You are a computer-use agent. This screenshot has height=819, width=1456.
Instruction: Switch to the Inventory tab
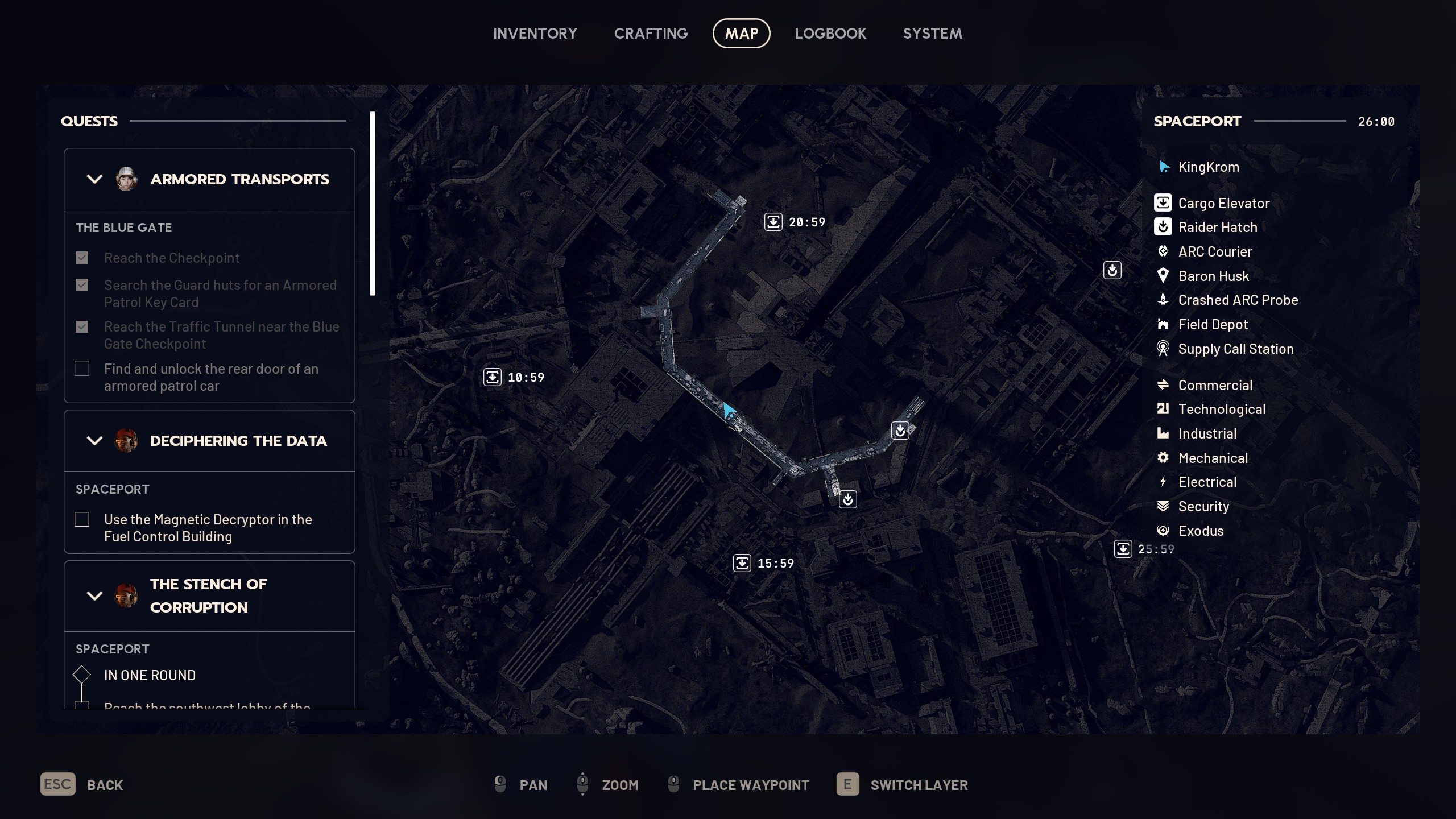pyautogui.click(x=535, y=34)
